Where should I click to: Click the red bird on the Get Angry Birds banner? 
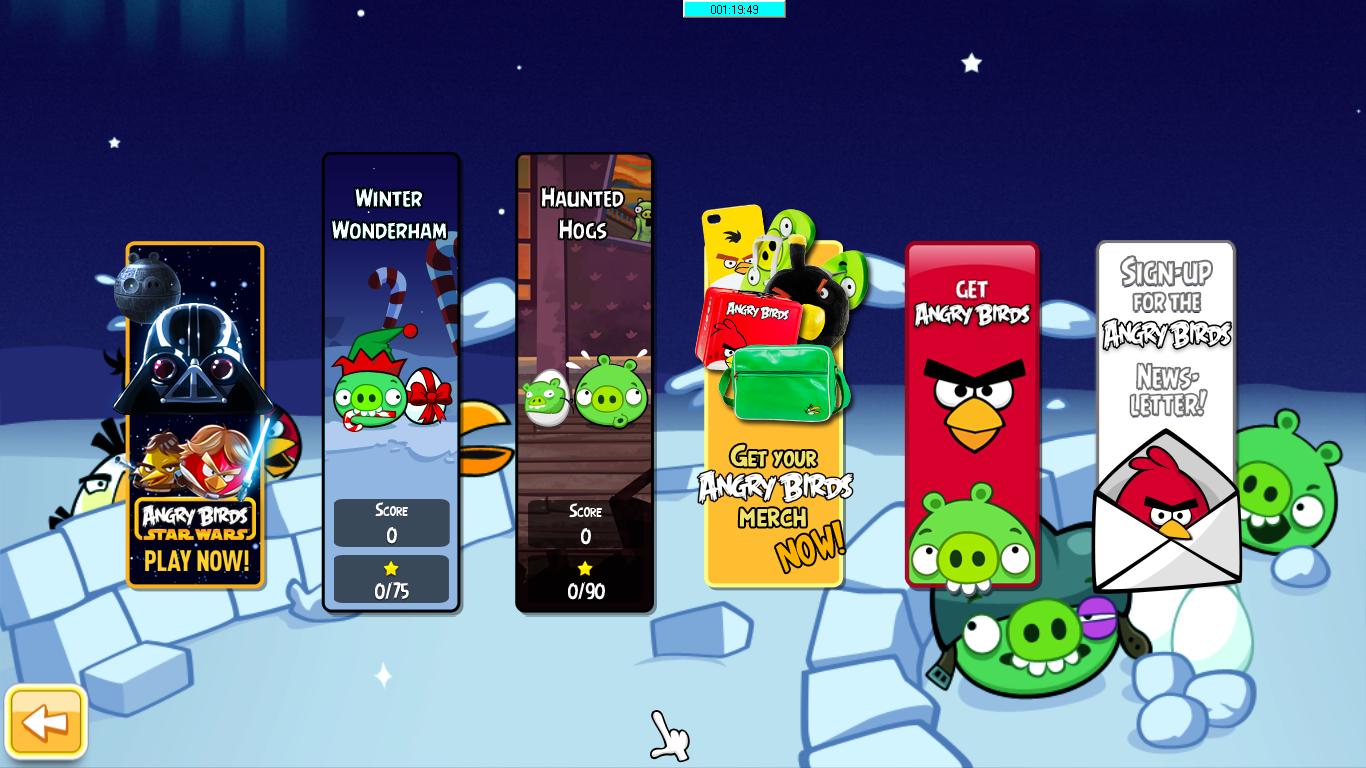pyautogui.click(x=972, y=400)
